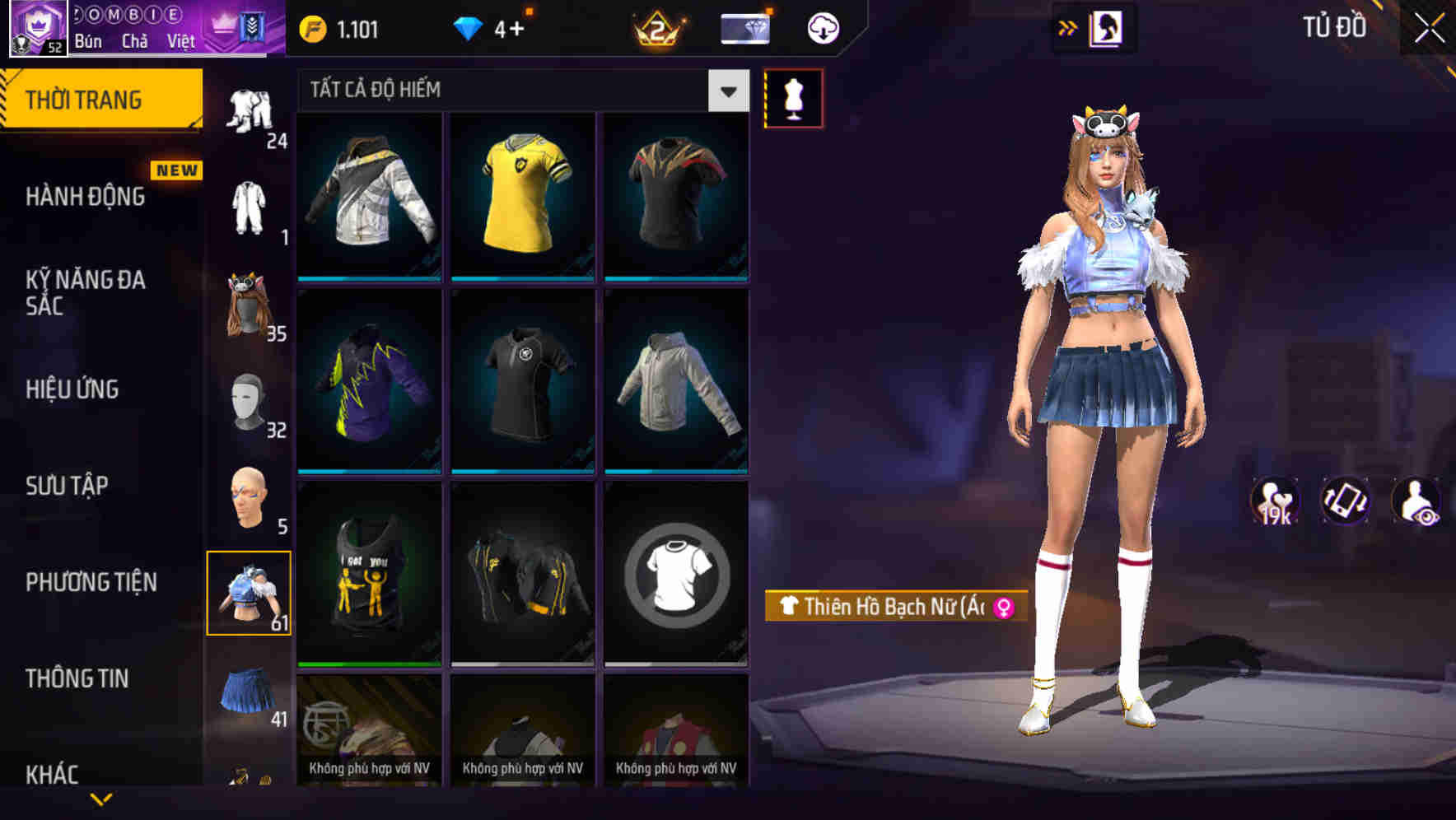Viewport: 1456px width, 820px height.
Task: Open the PHƯƠNG TIỆN menu item
Action: tap(91, 581)
